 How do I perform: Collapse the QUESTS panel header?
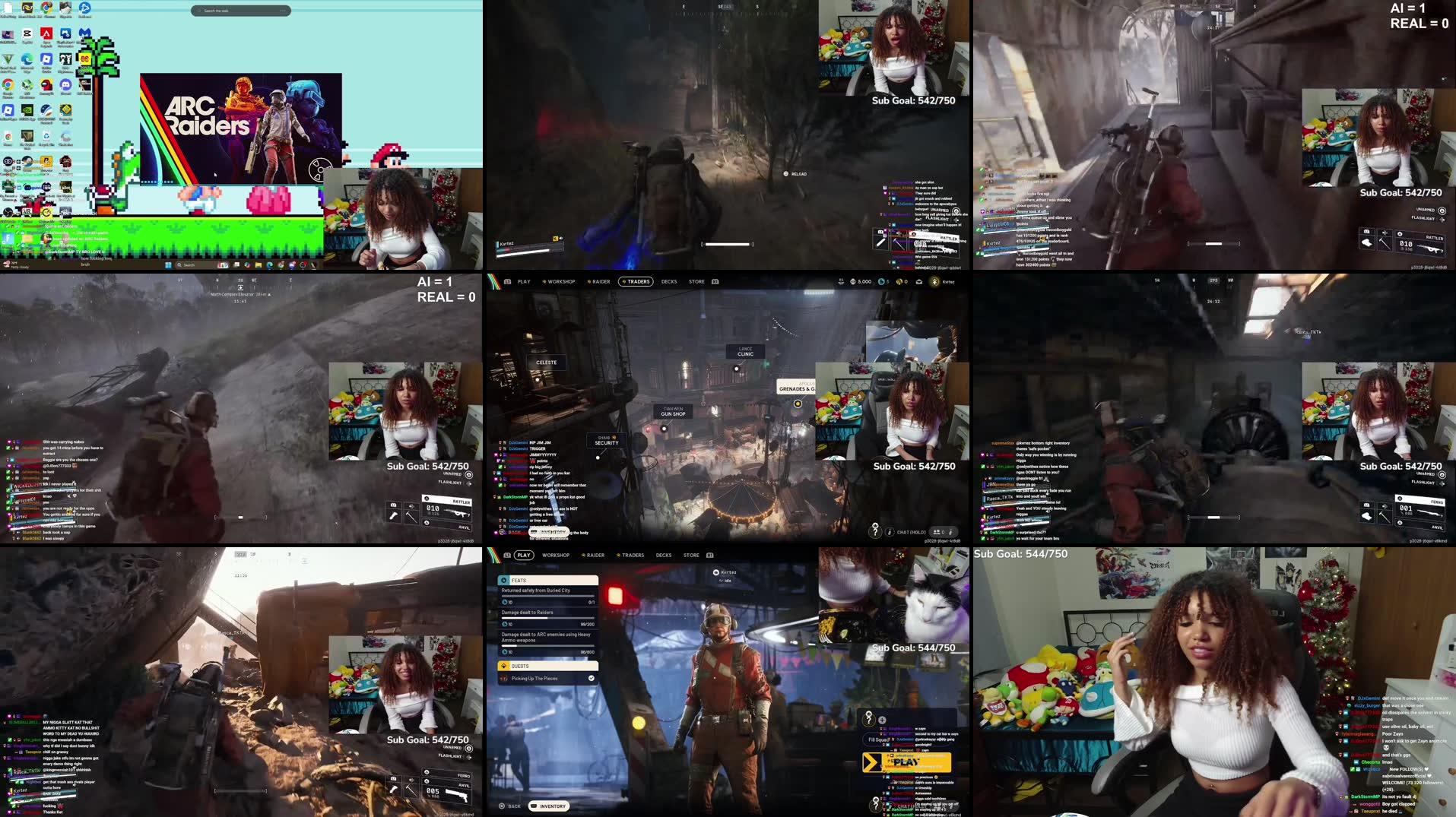tap(520, 666)
